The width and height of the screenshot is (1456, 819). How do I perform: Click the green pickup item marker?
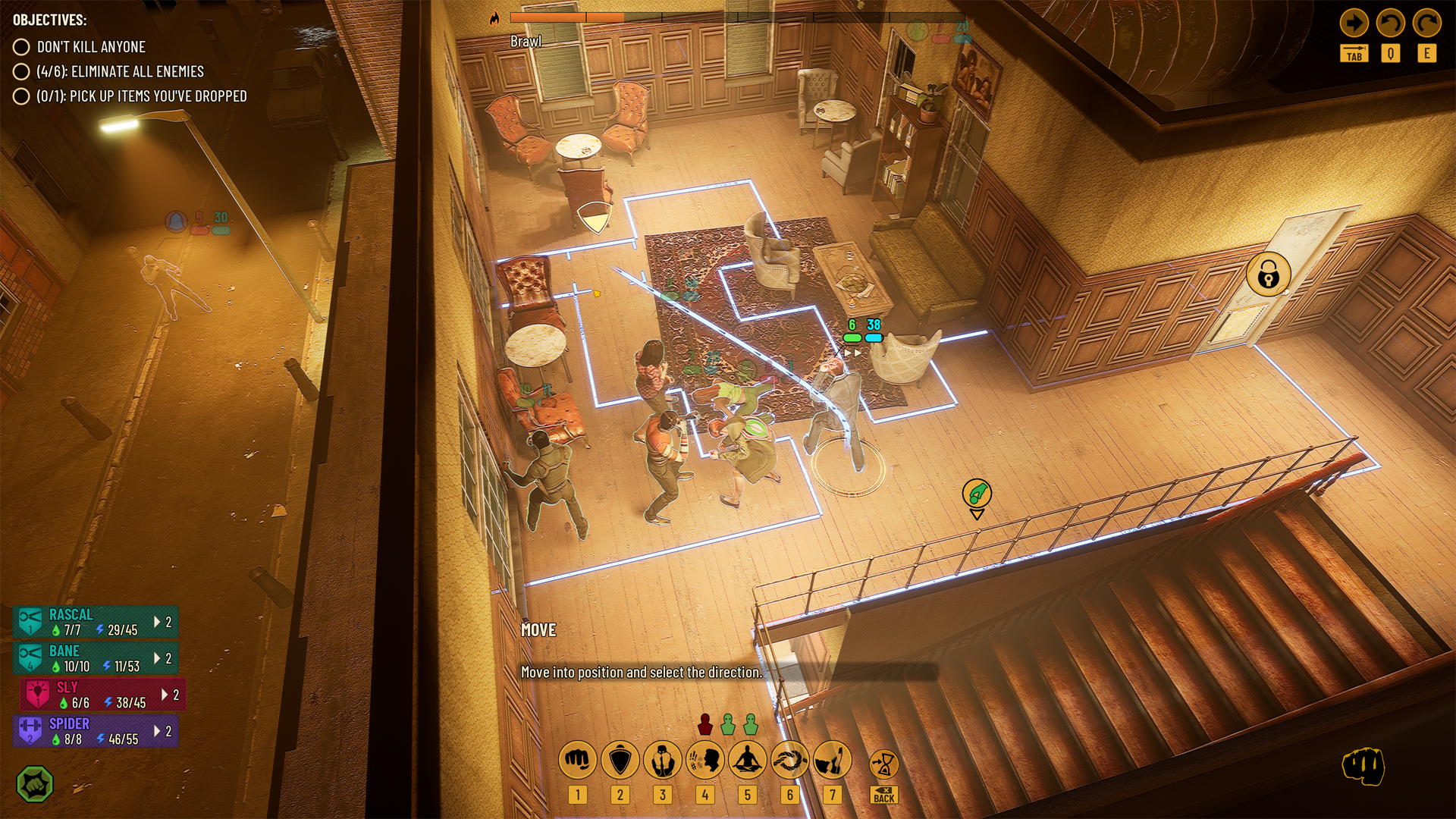click(977, 494)
